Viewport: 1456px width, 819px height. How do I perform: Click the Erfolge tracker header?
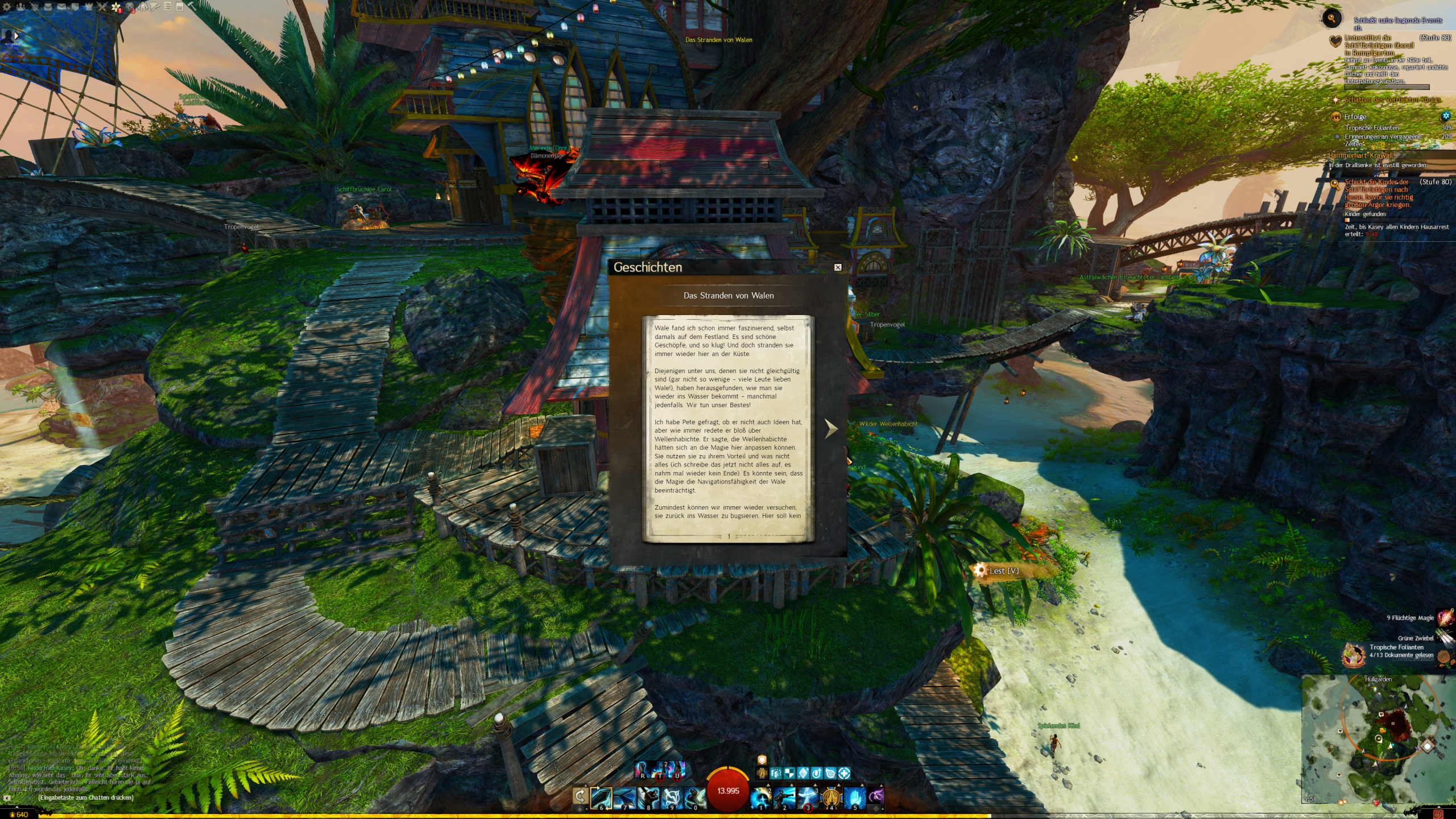(x=1355, y=117)
